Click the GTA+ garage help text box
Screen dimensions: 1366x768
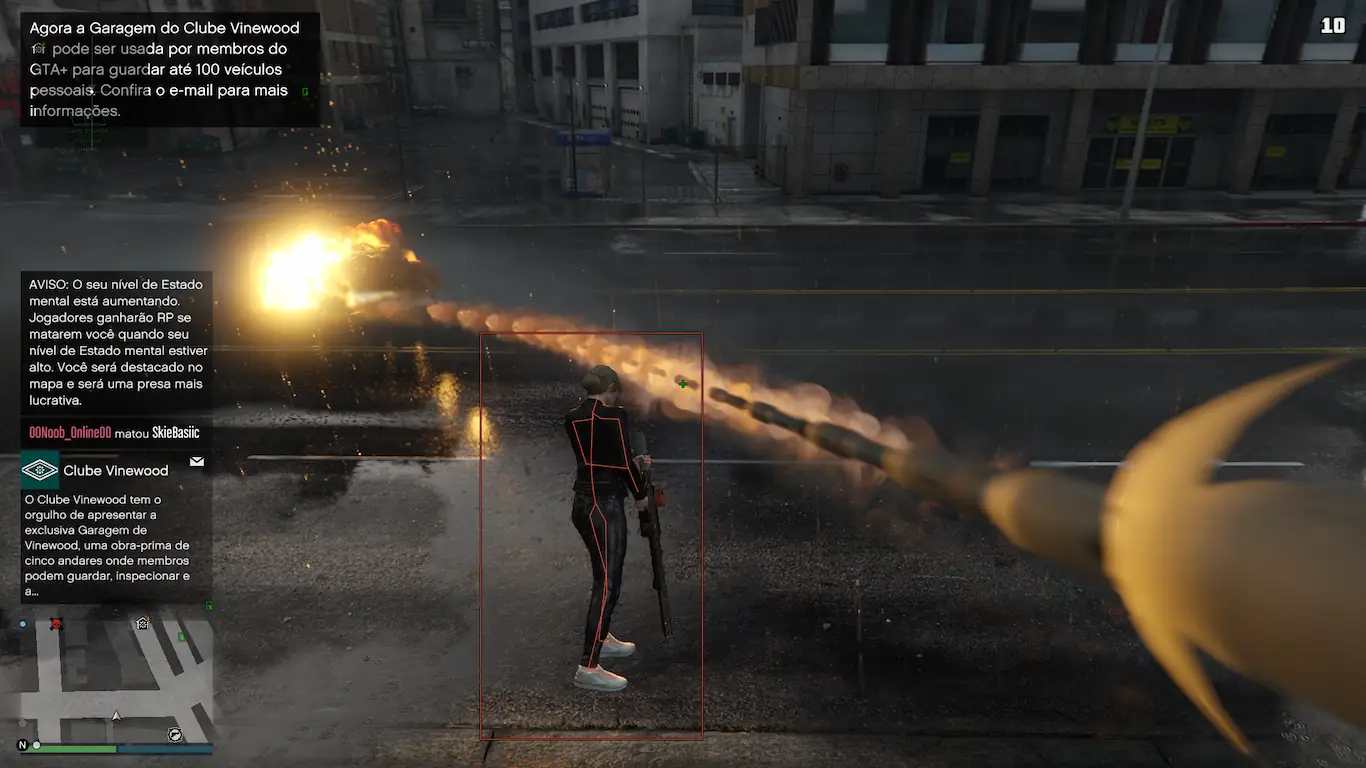(170, 69)
